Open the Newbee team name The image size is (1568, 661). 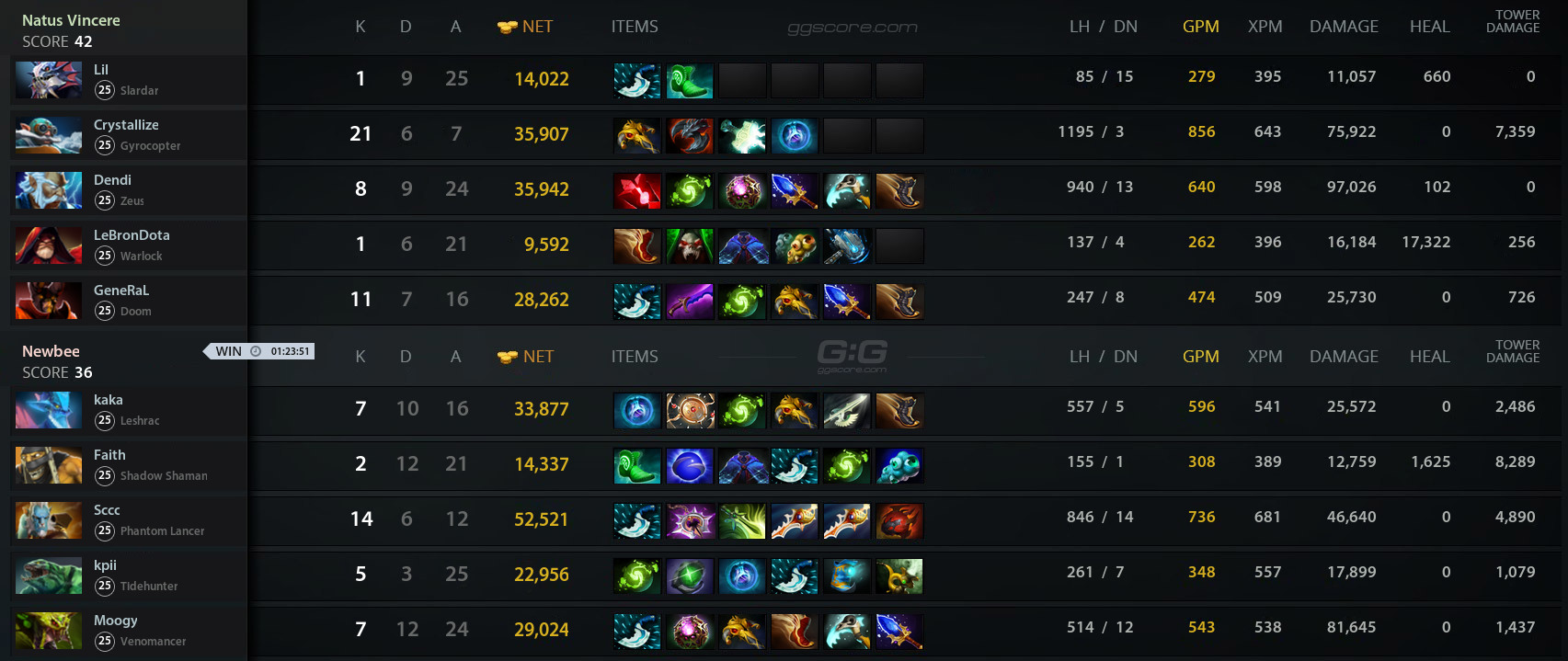tap(51, 351)
